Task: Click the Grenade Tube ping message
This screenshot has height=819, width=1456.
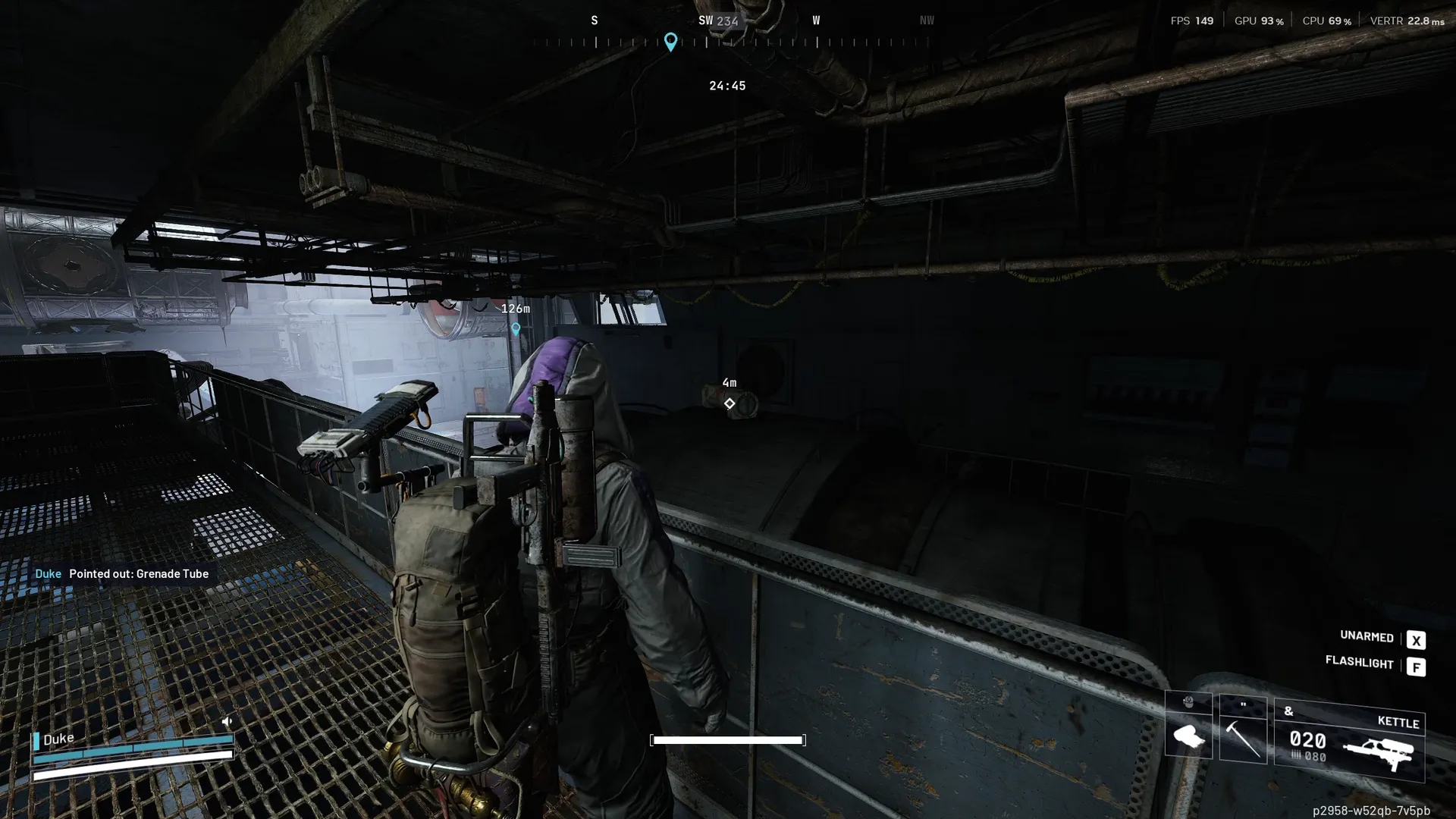Action: pyautogui.click(x=122, y=574)
